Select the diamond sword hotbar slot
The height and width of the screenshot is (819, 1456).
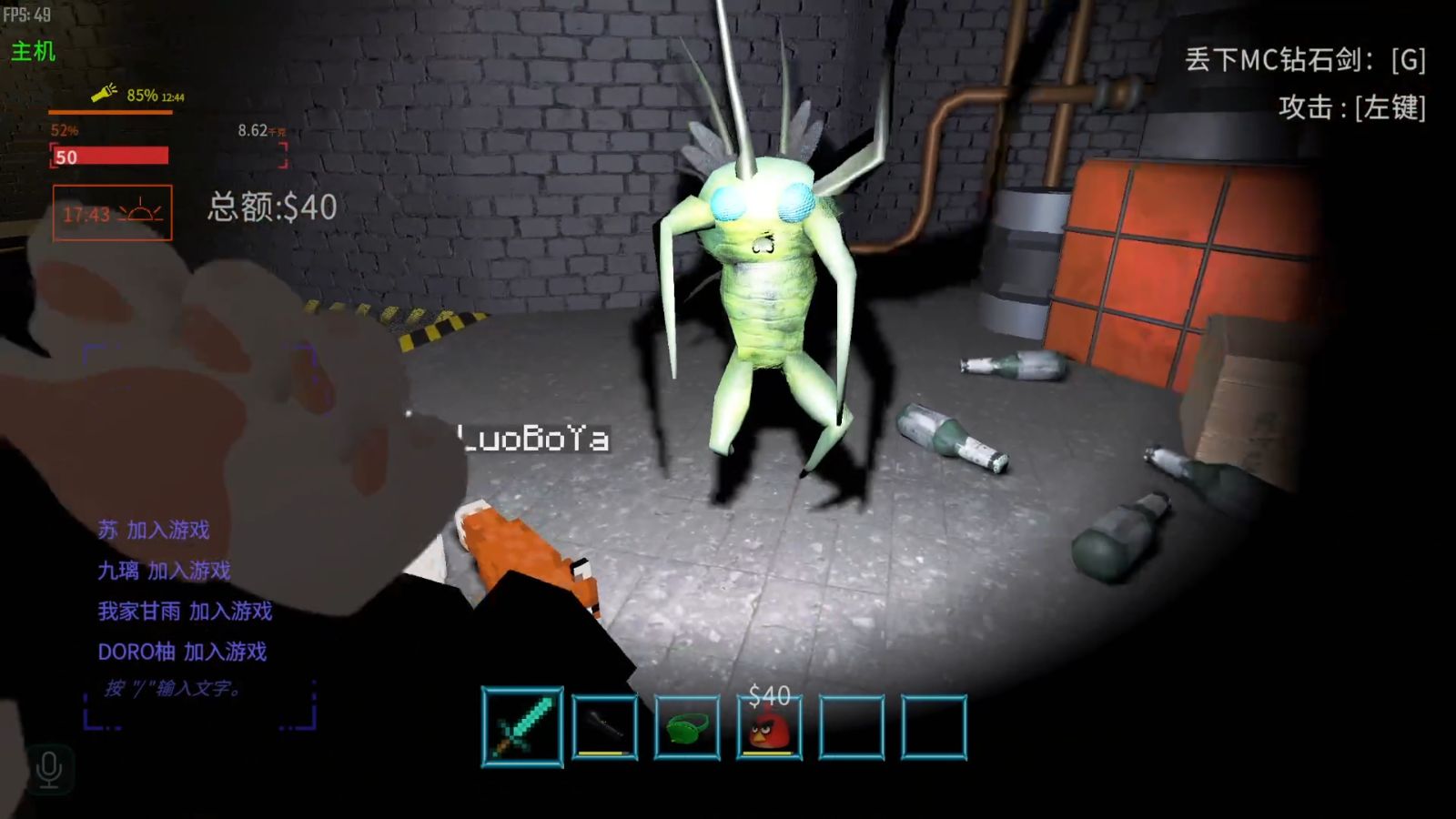click(522, 726)
